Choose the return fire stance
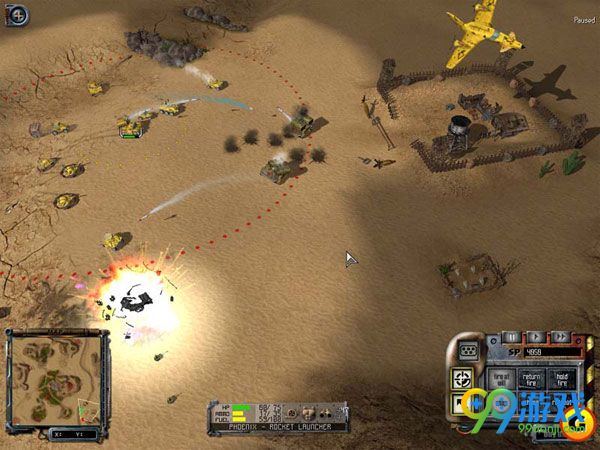This screenshot has height=450, width=600. tap(534, 377)
